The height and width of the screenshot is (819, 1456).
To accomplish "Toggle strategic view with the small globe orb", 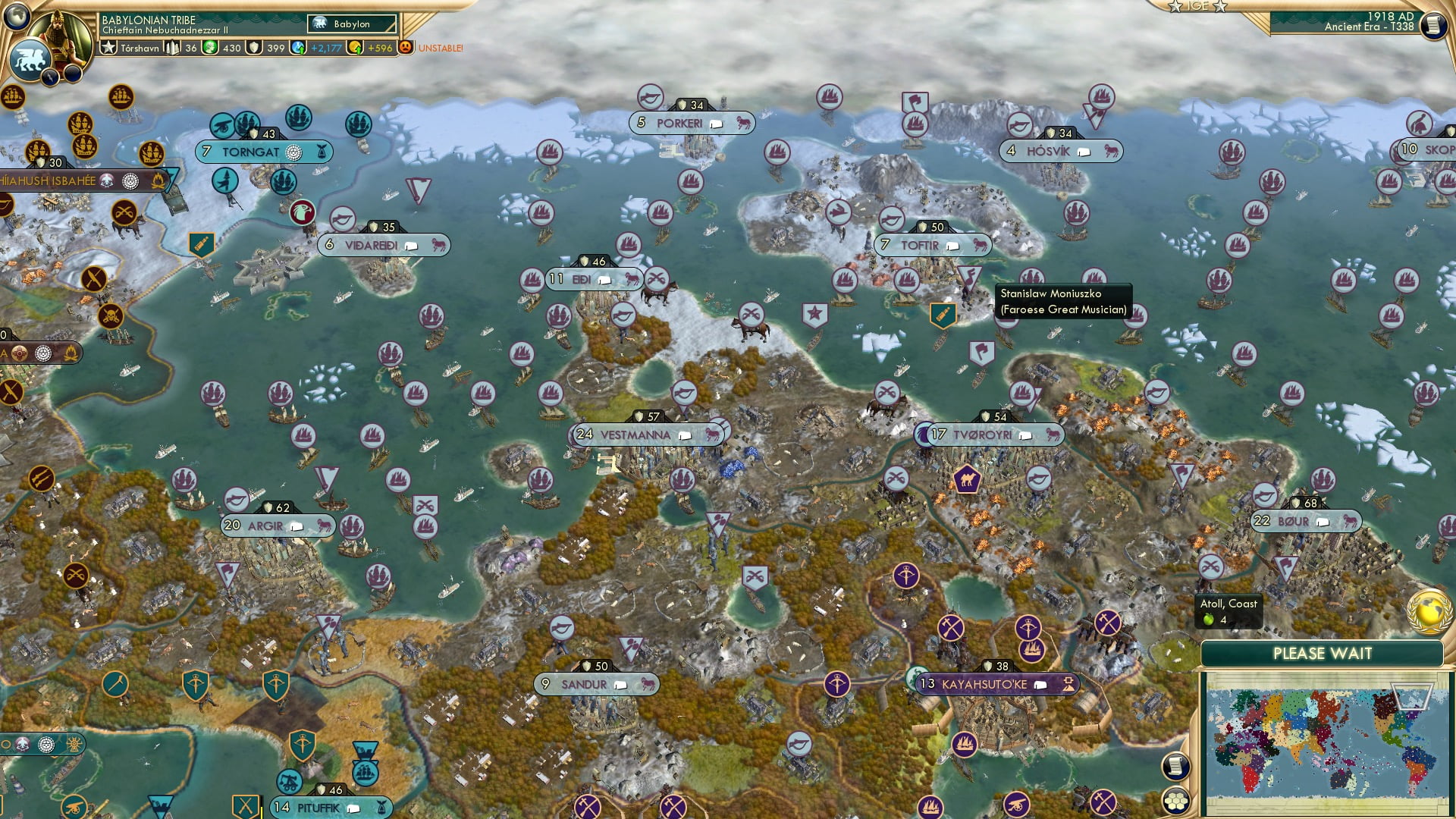I will (16, 17).
